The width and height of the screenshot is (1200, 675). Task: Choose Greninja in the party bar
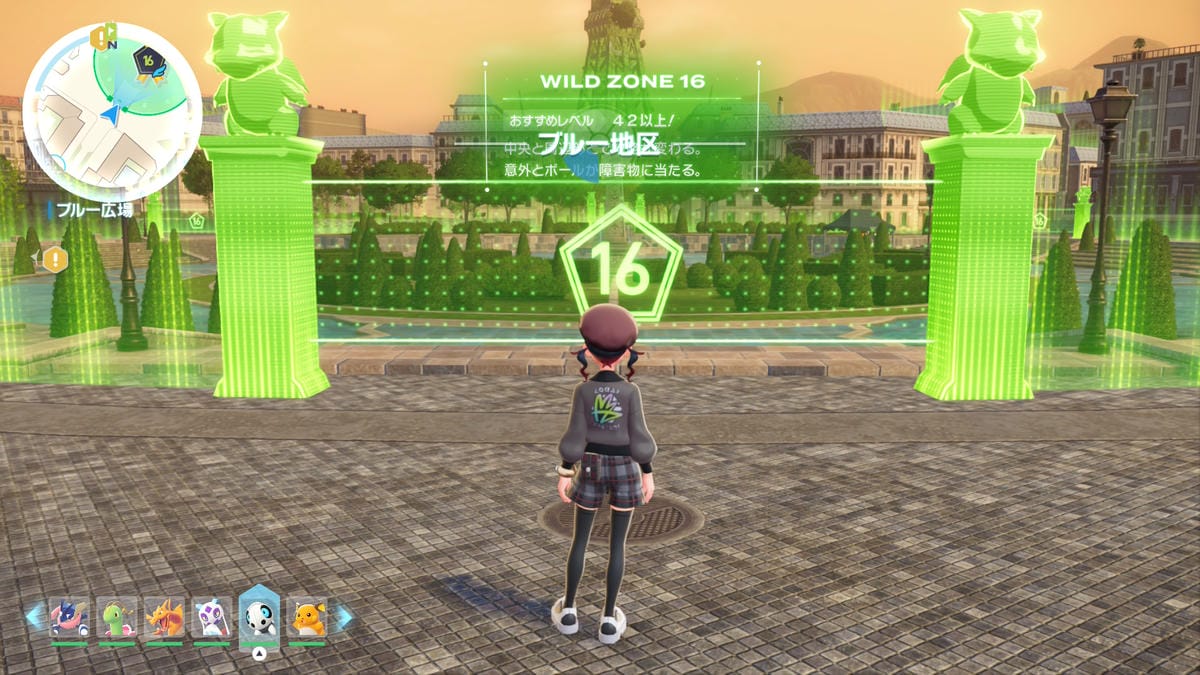[x=69, y=618]
